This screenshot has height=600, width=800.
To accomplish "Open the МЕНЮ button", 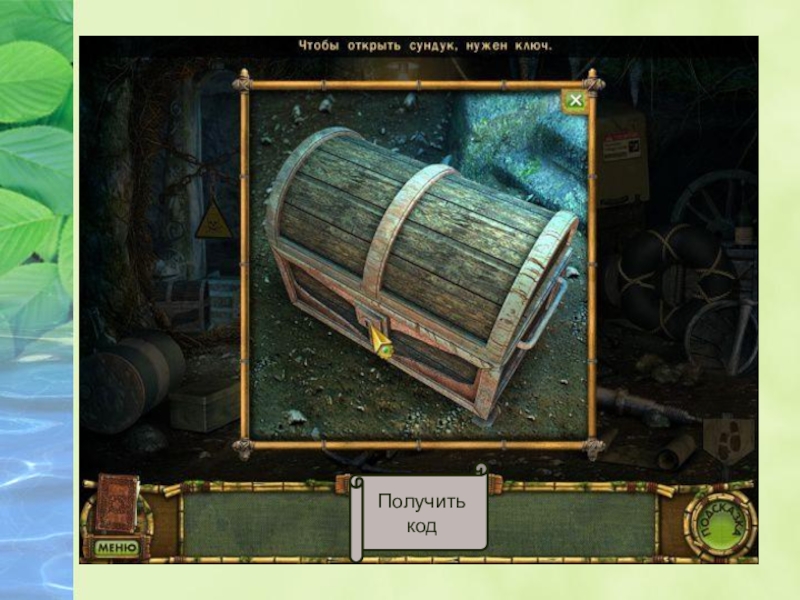I will coord(116,547).
